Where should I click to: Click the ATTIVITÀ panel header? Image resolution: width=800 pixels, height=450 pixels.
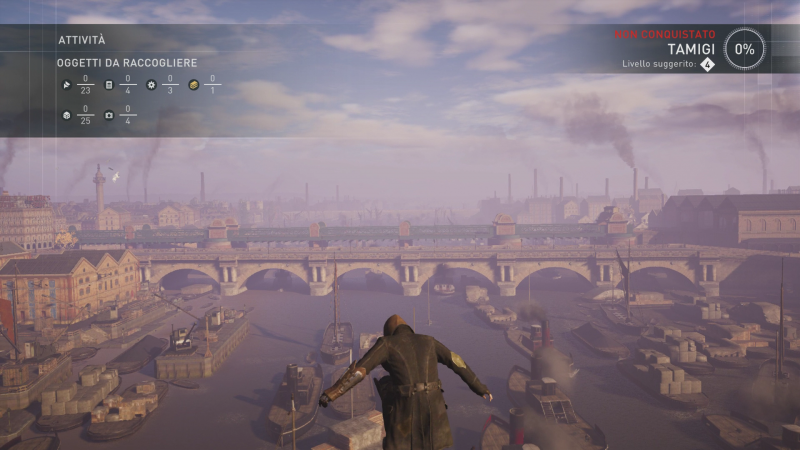tap(81, 40)
